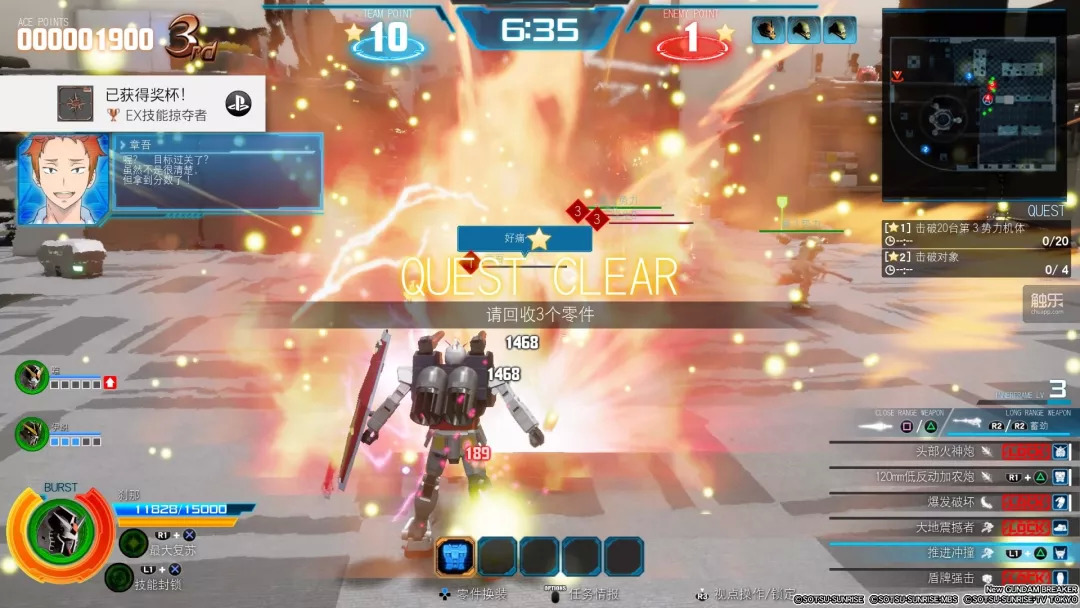
Task: Select the 爆发破坏 skill row
Action: pos(950,502)
